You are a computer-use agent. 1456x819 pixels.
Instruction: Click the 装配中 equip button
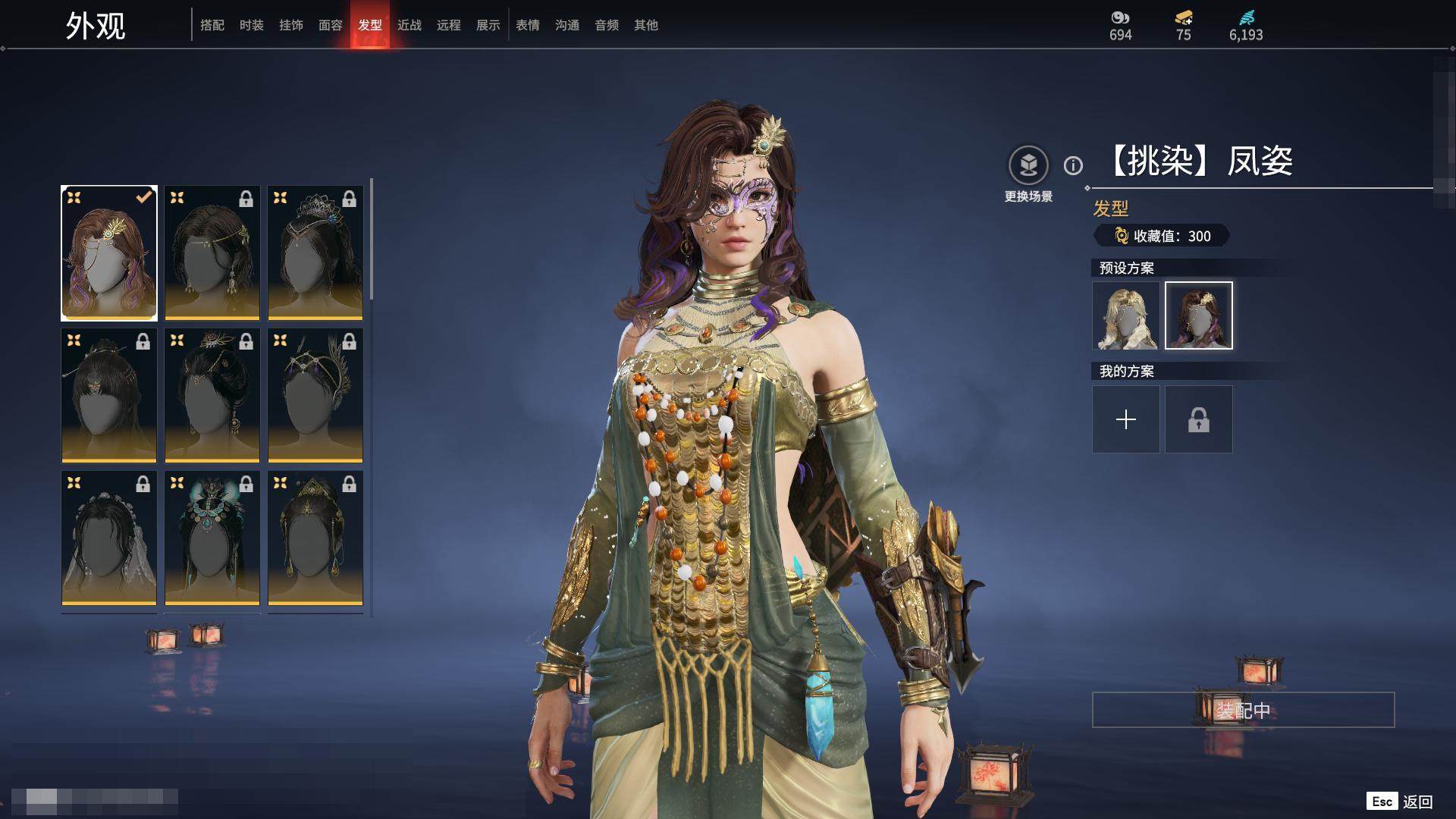click(x=1243, y=710)
